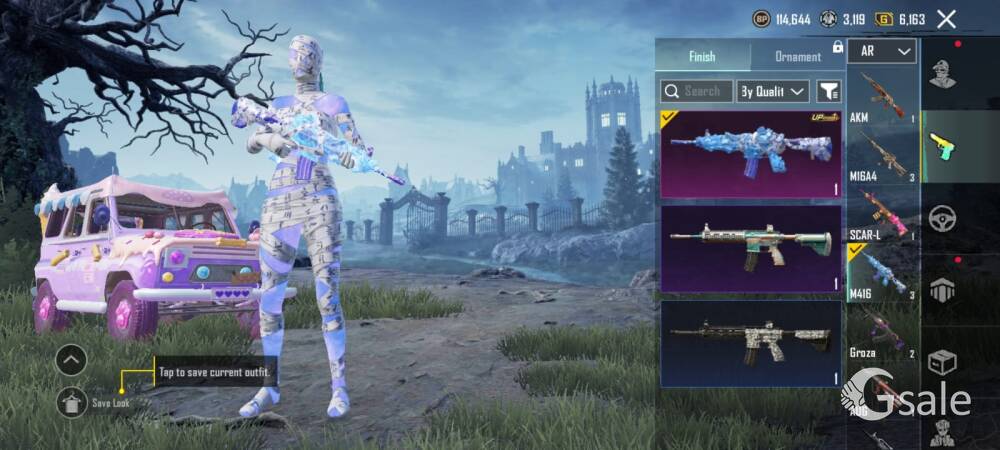
Task: Open the box crate category
Action: click(x=942, y=361)
